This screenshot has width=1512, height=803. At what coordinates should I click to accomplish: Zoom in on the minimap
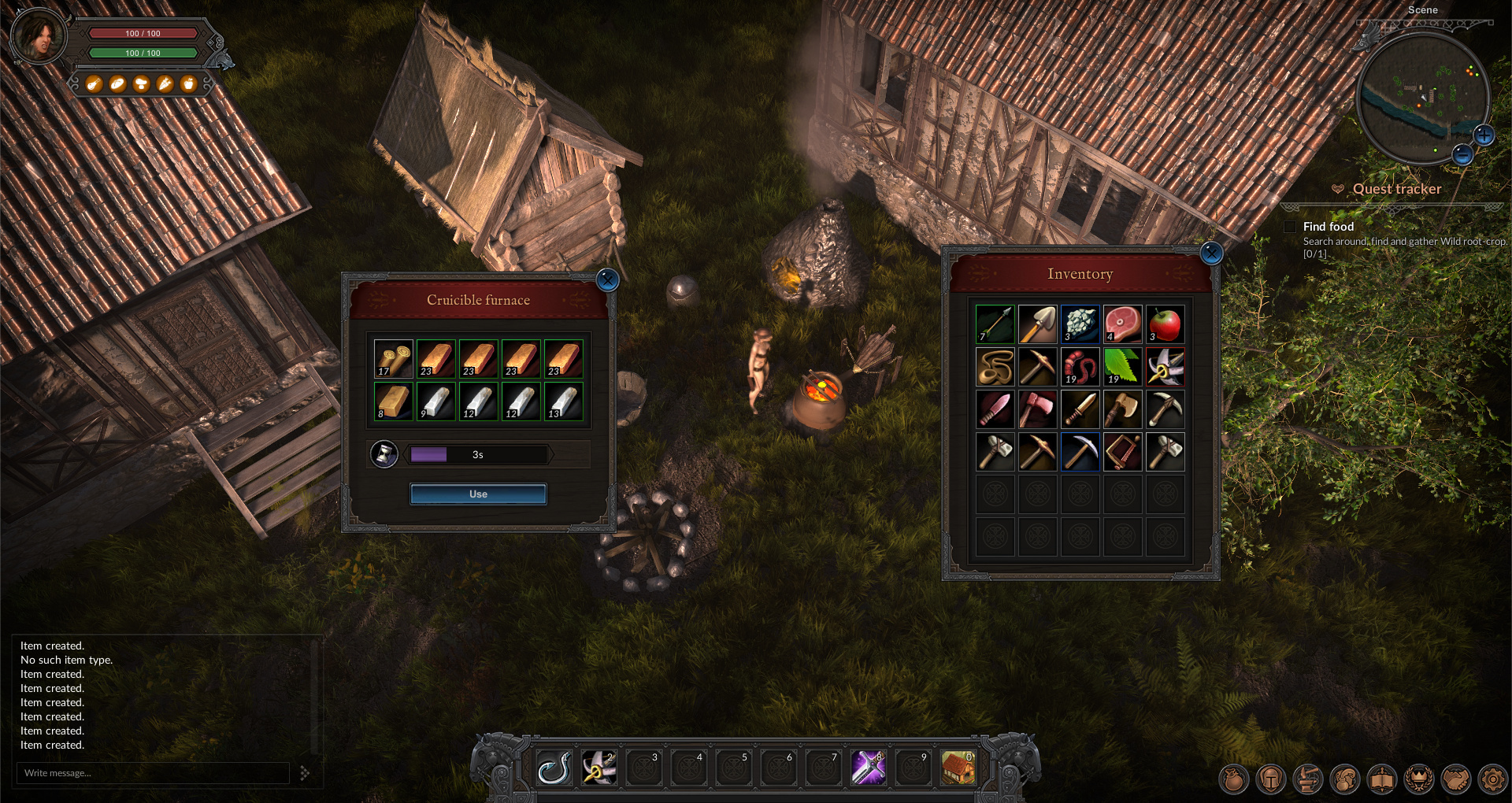click(1484, 135)
